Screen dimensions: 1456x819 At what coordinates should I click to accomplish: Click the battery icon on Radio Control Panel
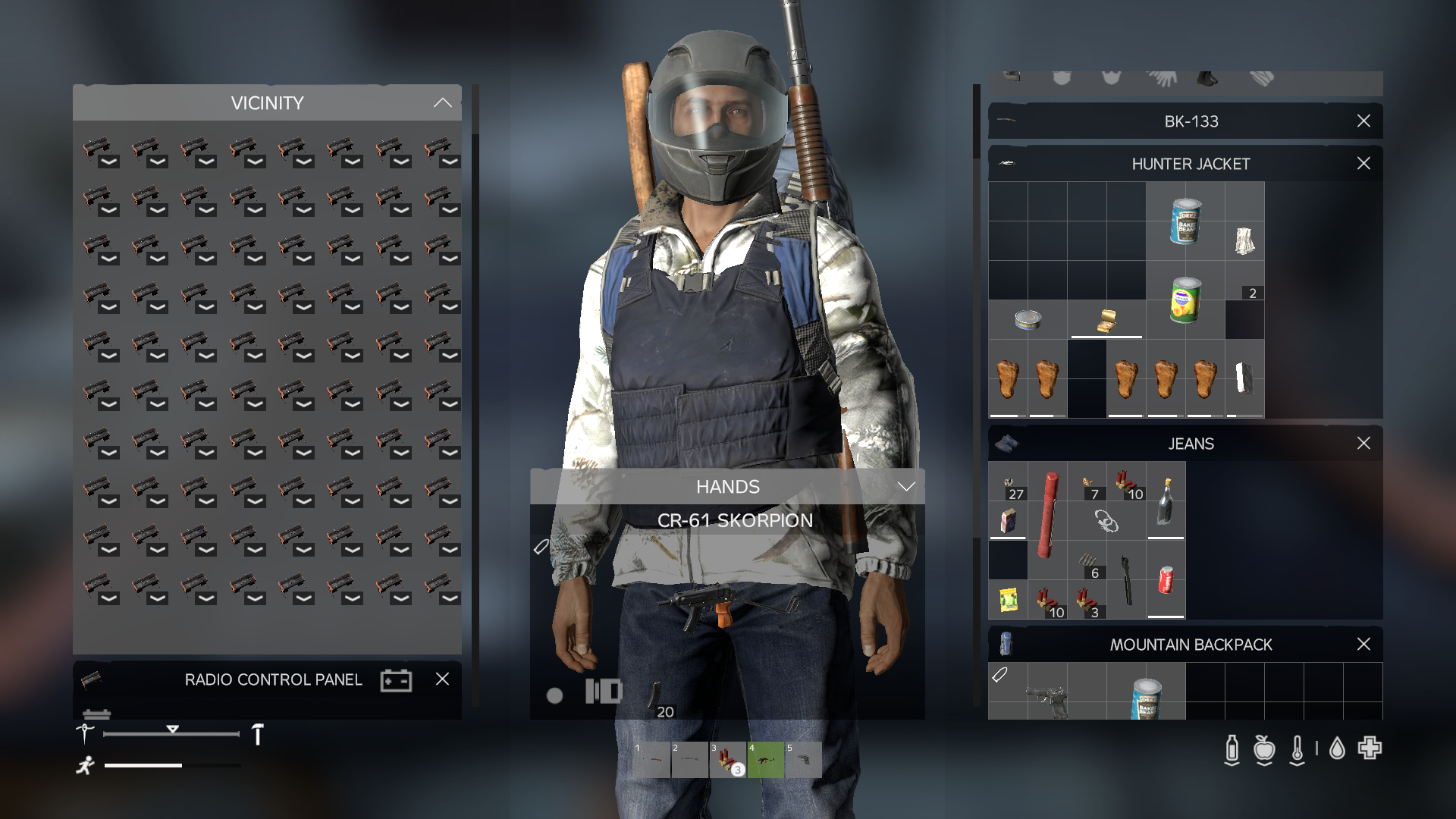pyautogui.click(x=396, y=680)
